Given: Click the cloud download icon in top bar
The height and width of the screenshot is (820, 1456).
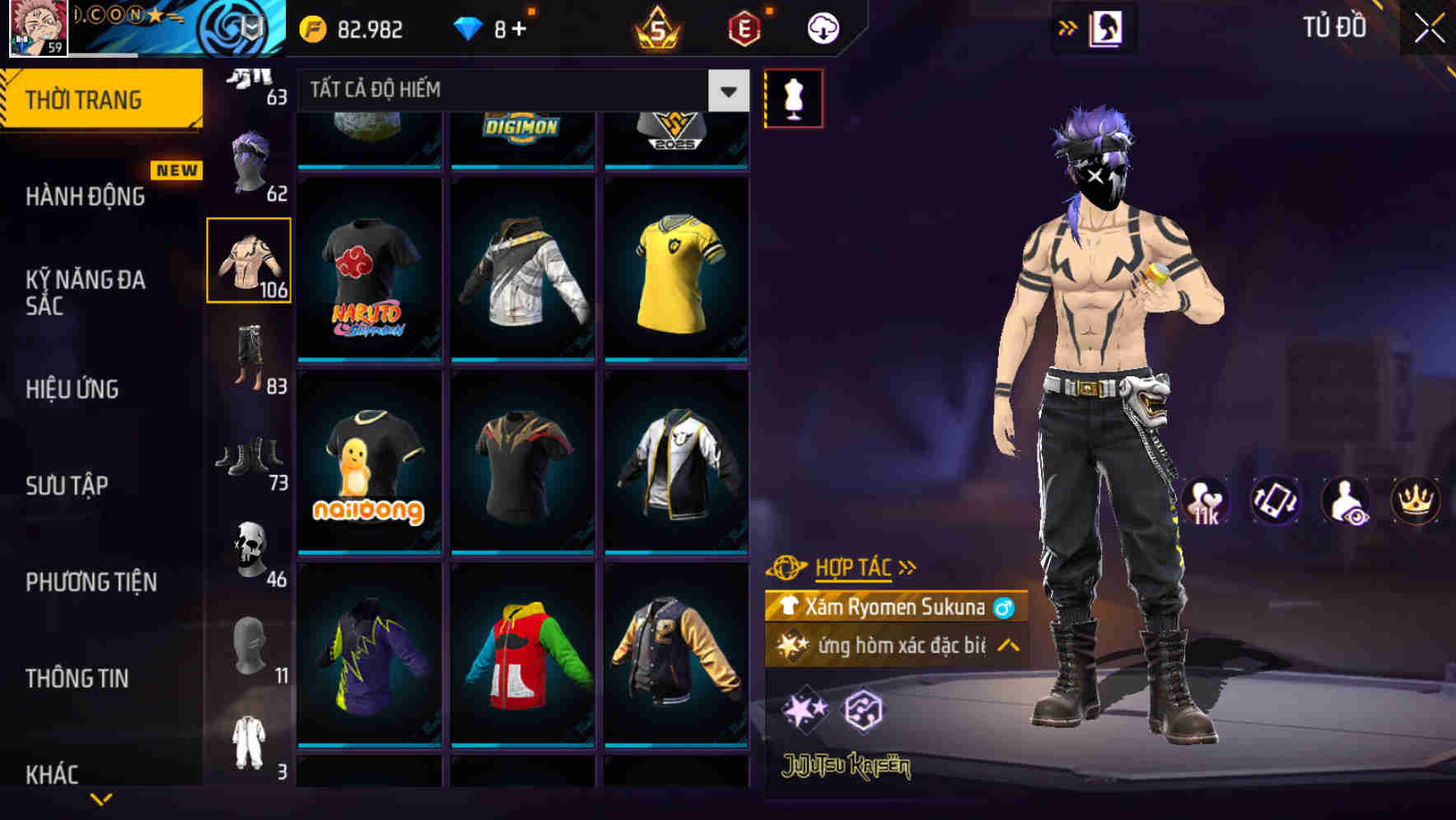Looking at the screenshot, I should [x=821, y=29].
